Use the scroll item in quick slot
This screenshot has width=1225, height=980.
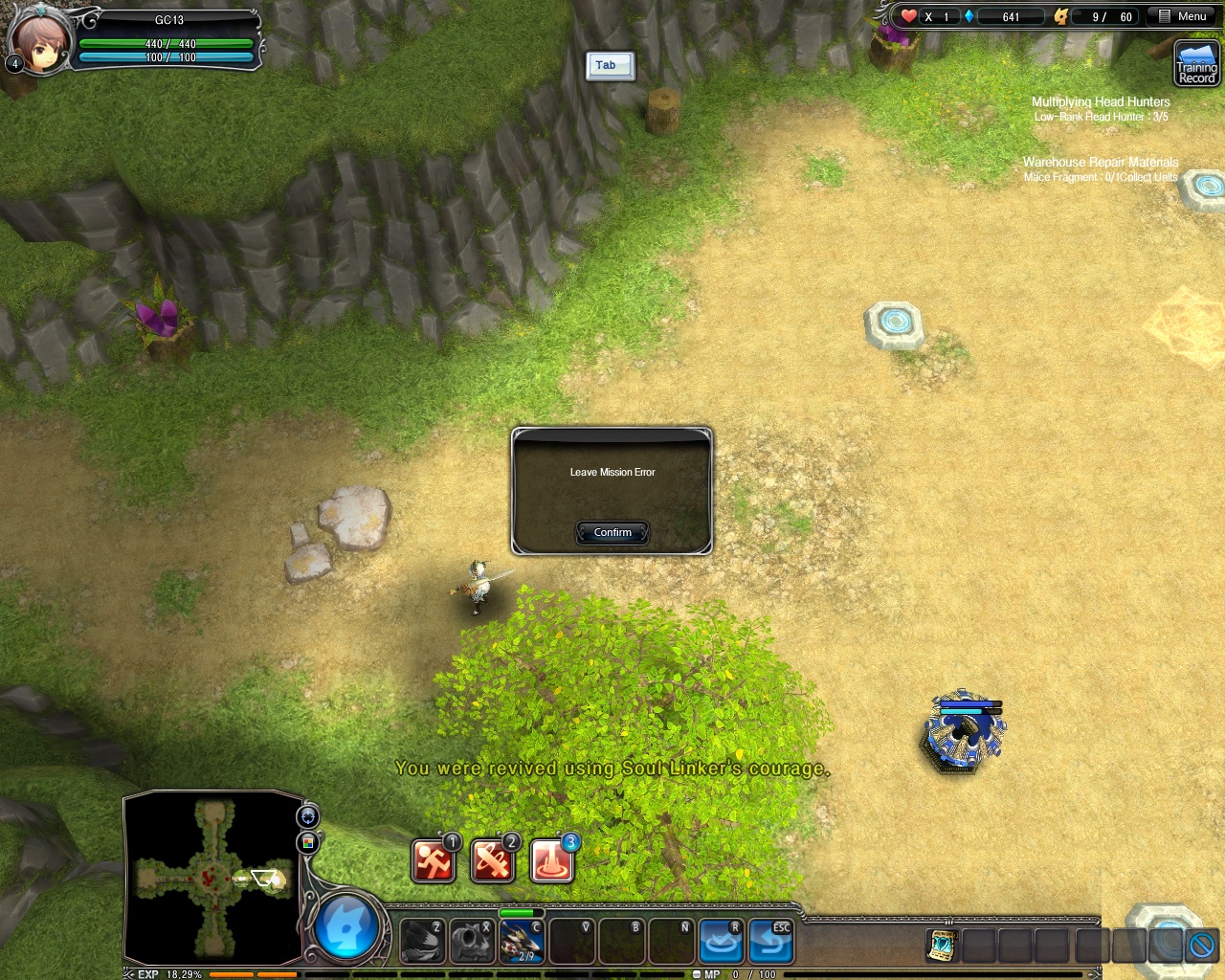[x=943, y=946]
